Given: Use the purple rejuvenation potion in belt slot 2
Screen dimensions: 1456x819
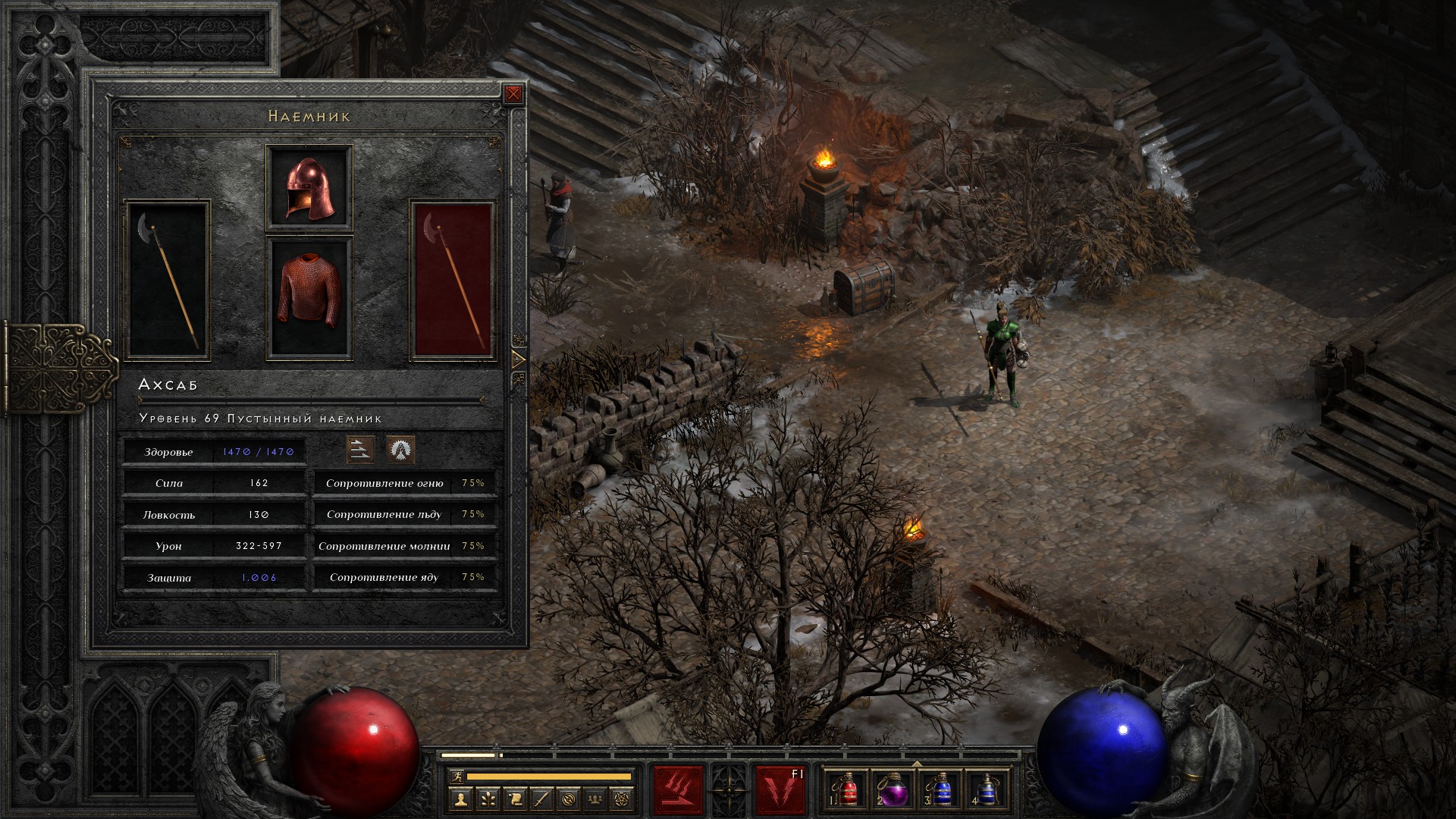Looking at the screenshot, I should coord(893,789).
